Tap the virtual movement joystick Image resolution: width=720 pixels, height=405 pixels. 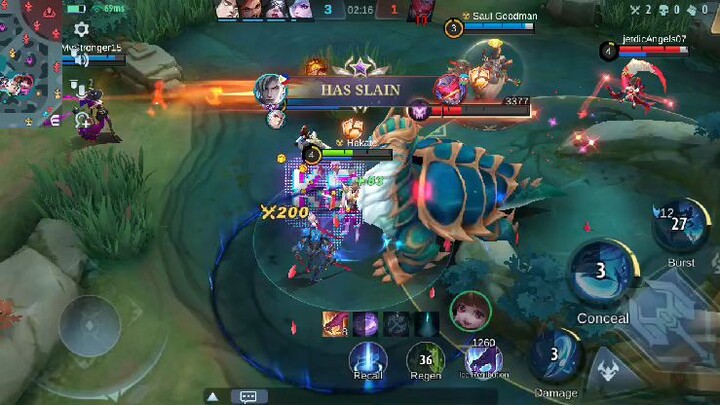[x=89, y=326]
